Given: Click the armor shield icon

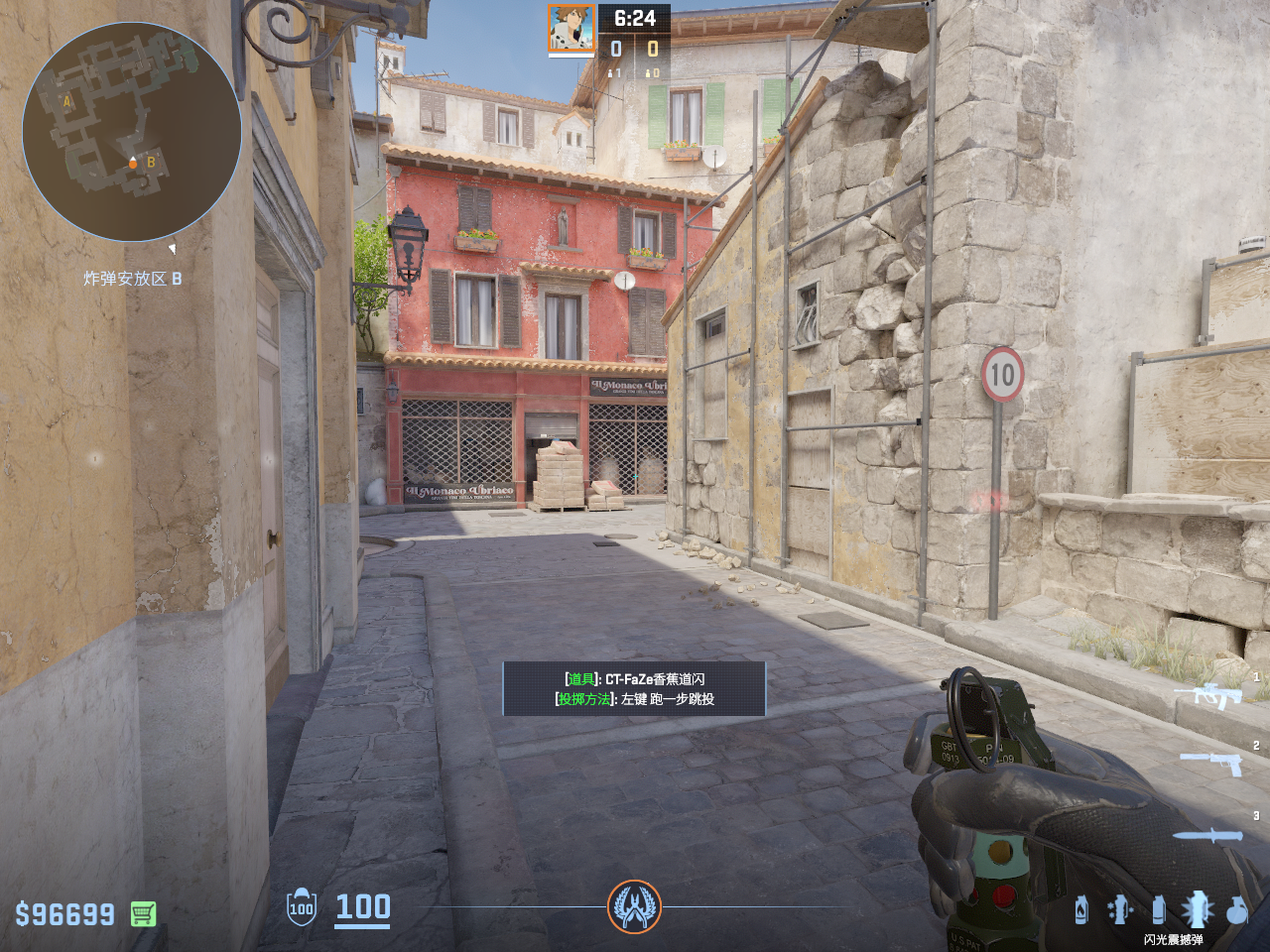Looking at the screenshot, I should click(x=302, y=907).
